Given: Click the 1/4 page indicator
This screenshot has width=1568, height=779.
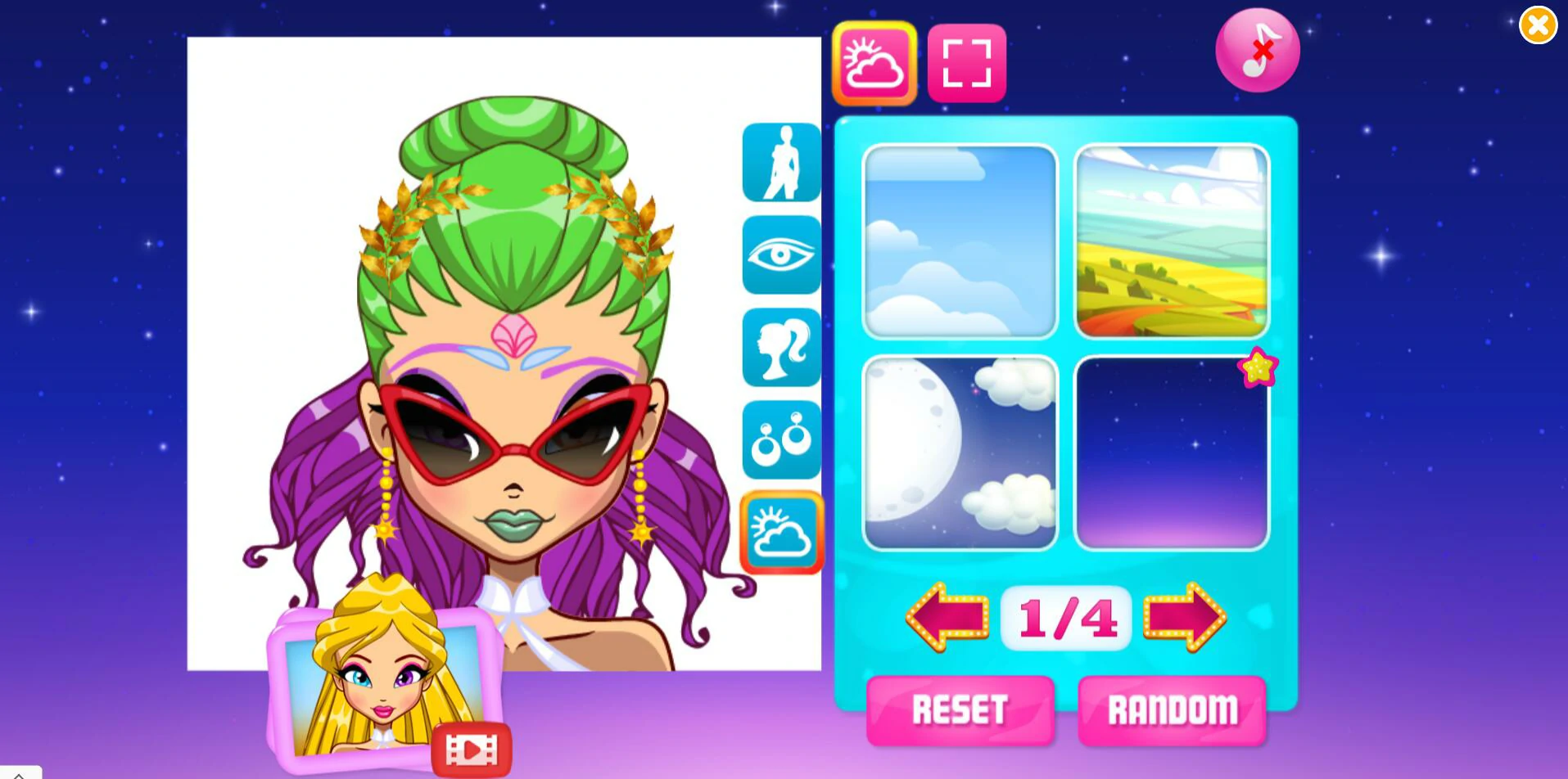Looking at the screenshot, I should click(1065, 619).
